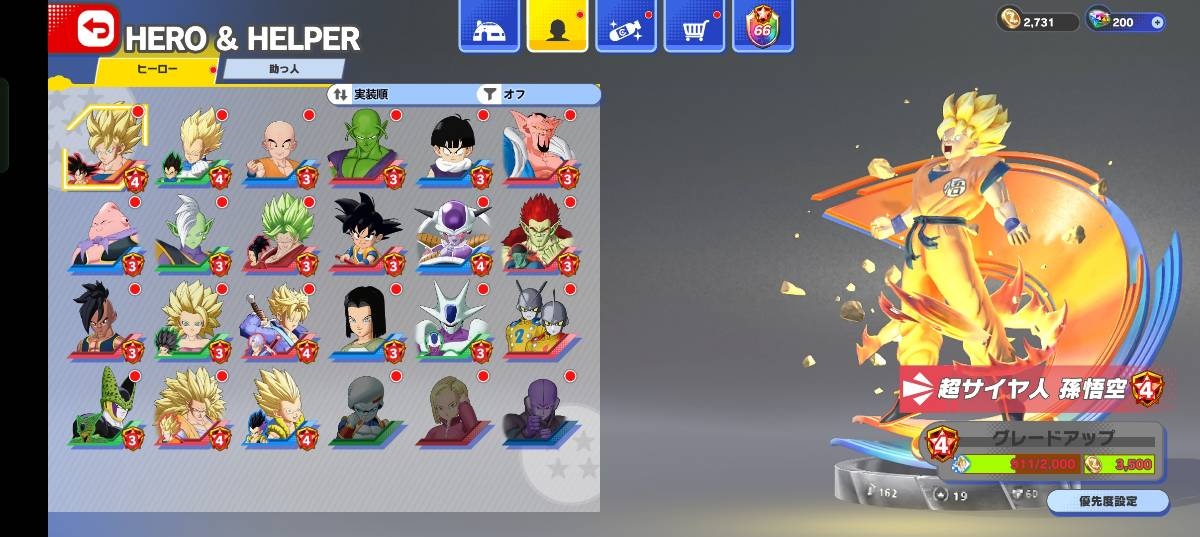Choose the Perfect Cell hero portrait
The height and width of the screenshot is (537, 1200).
(106, 407)
